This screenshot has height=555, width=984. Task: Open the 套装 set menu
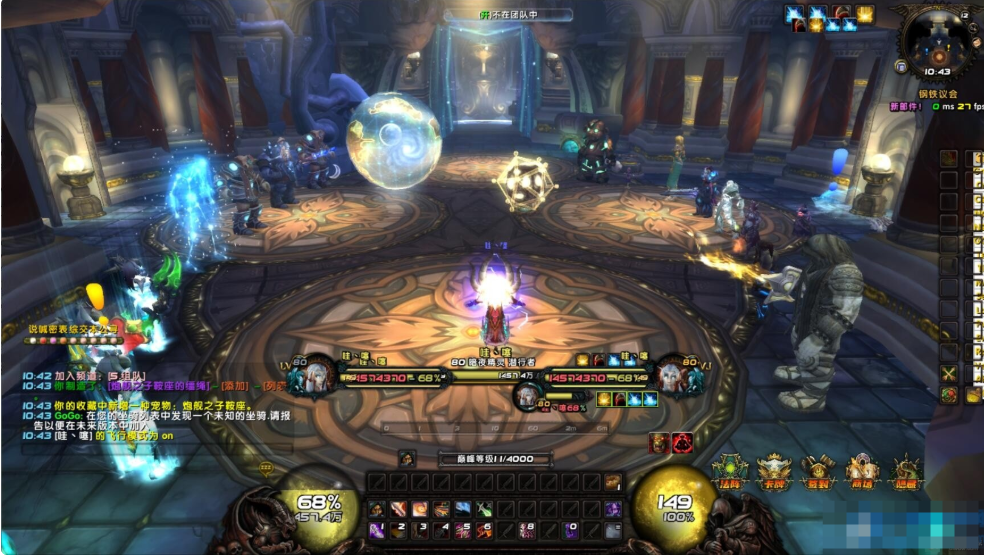(818, 472)
